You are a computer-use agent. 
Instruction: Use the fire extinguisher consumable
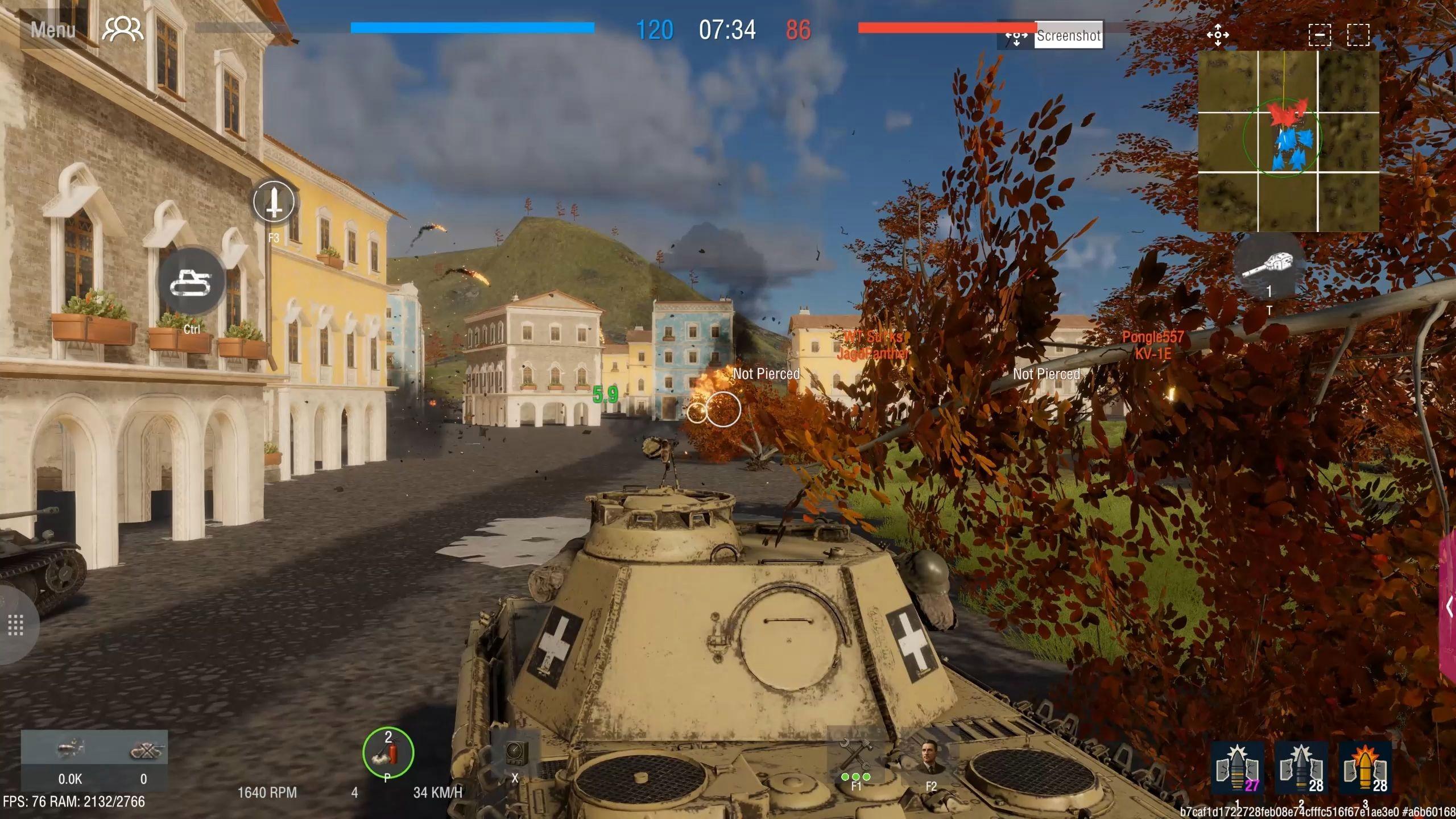(x=388, y=753)
